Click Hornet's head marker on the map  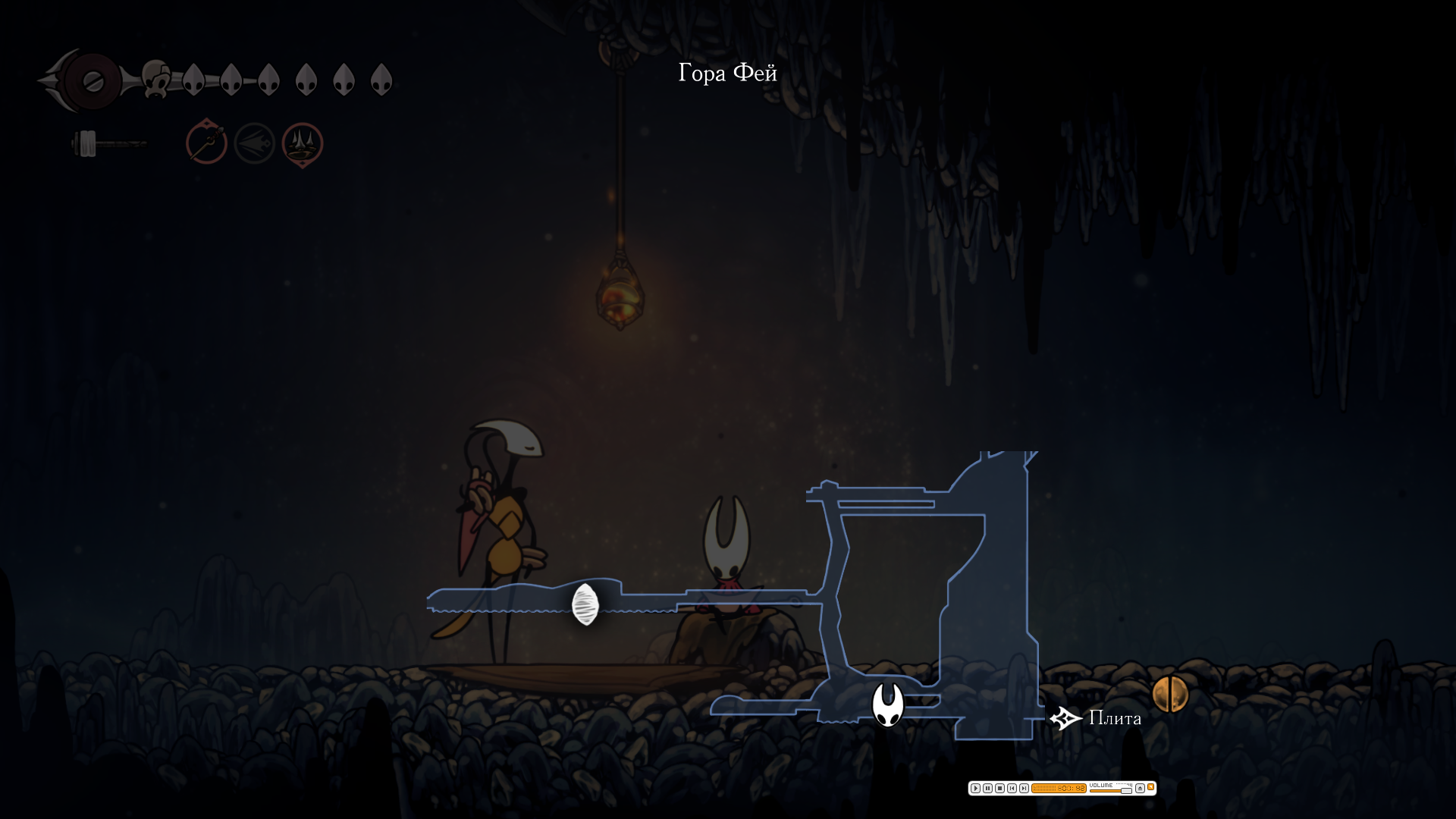887,704
